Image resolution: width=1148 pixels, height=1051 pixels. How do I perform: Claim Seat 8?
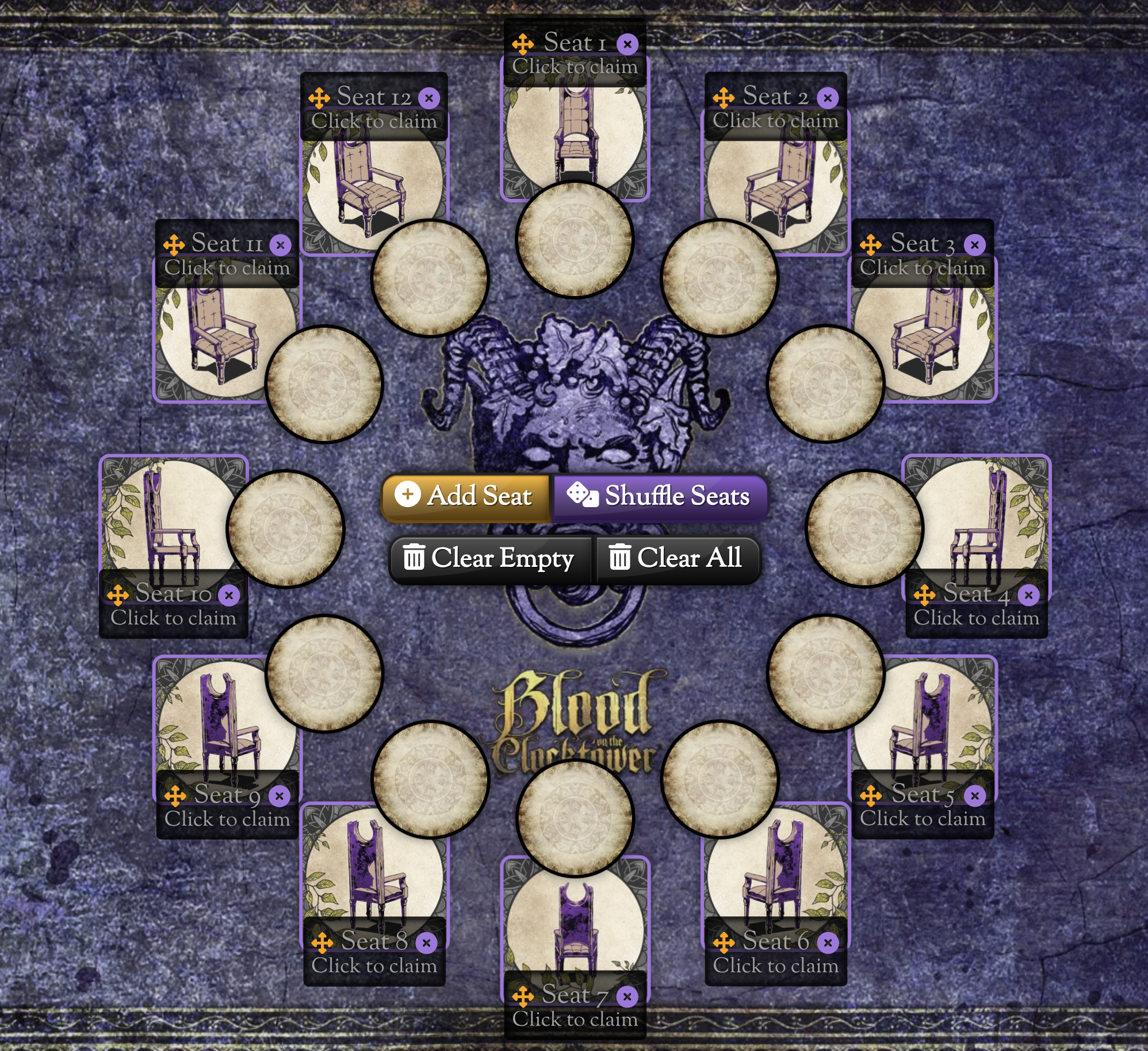(374, 965)
